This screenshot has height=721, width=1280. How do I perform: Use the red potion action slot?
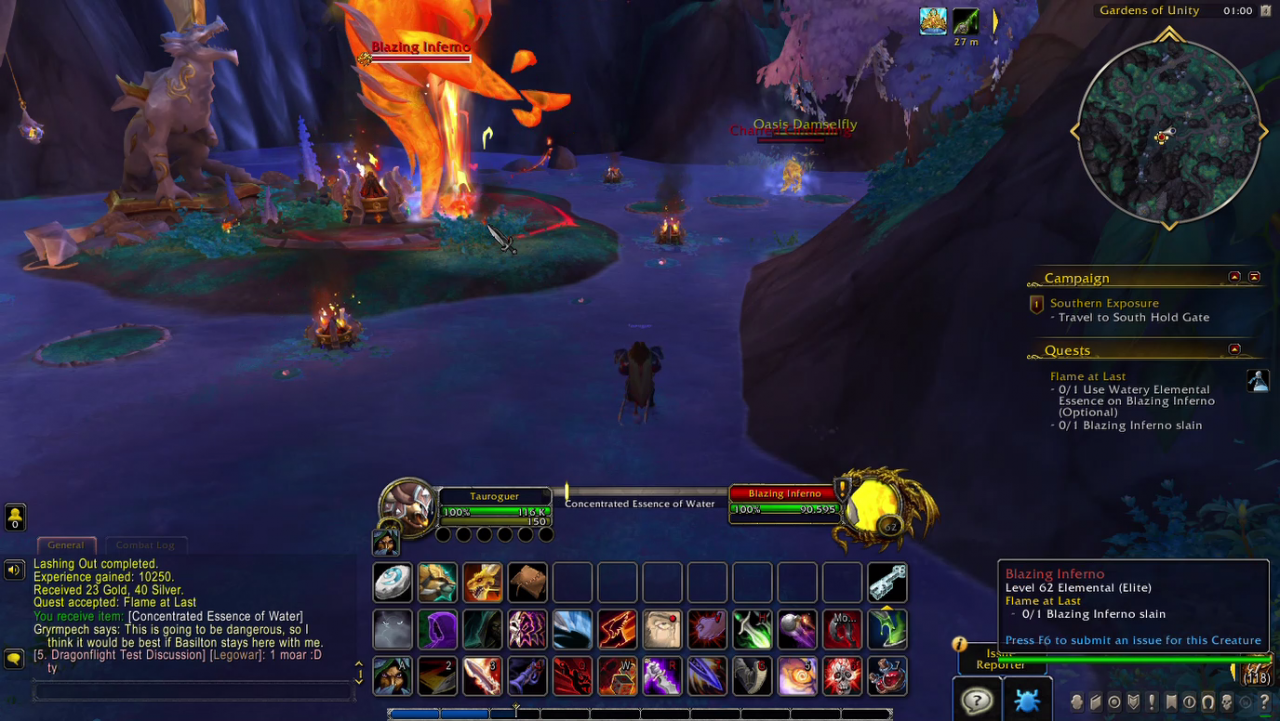tap(887, 676)
